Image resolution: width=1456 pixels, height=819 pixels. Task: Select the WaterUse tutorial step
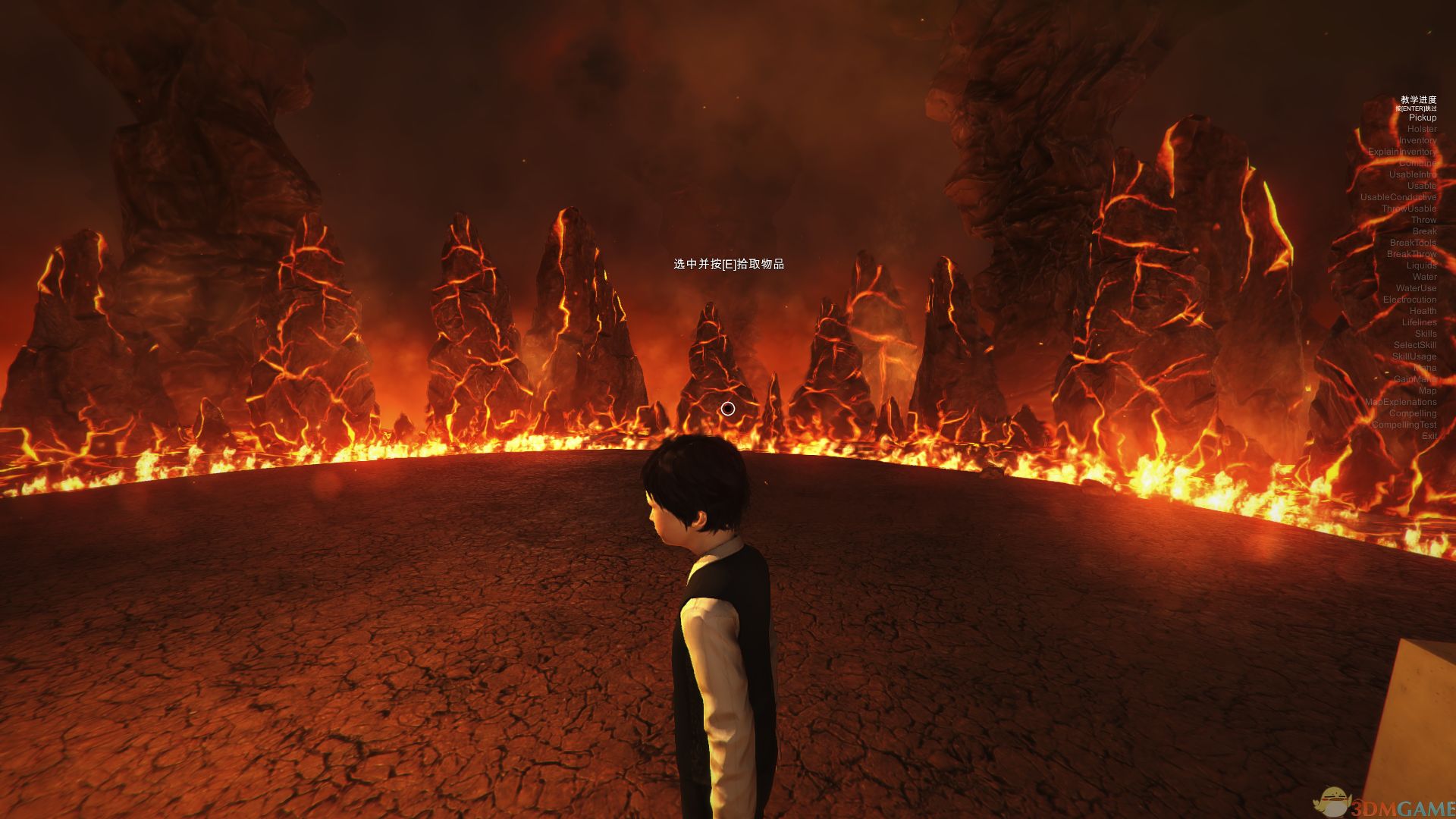[1416, 288]
